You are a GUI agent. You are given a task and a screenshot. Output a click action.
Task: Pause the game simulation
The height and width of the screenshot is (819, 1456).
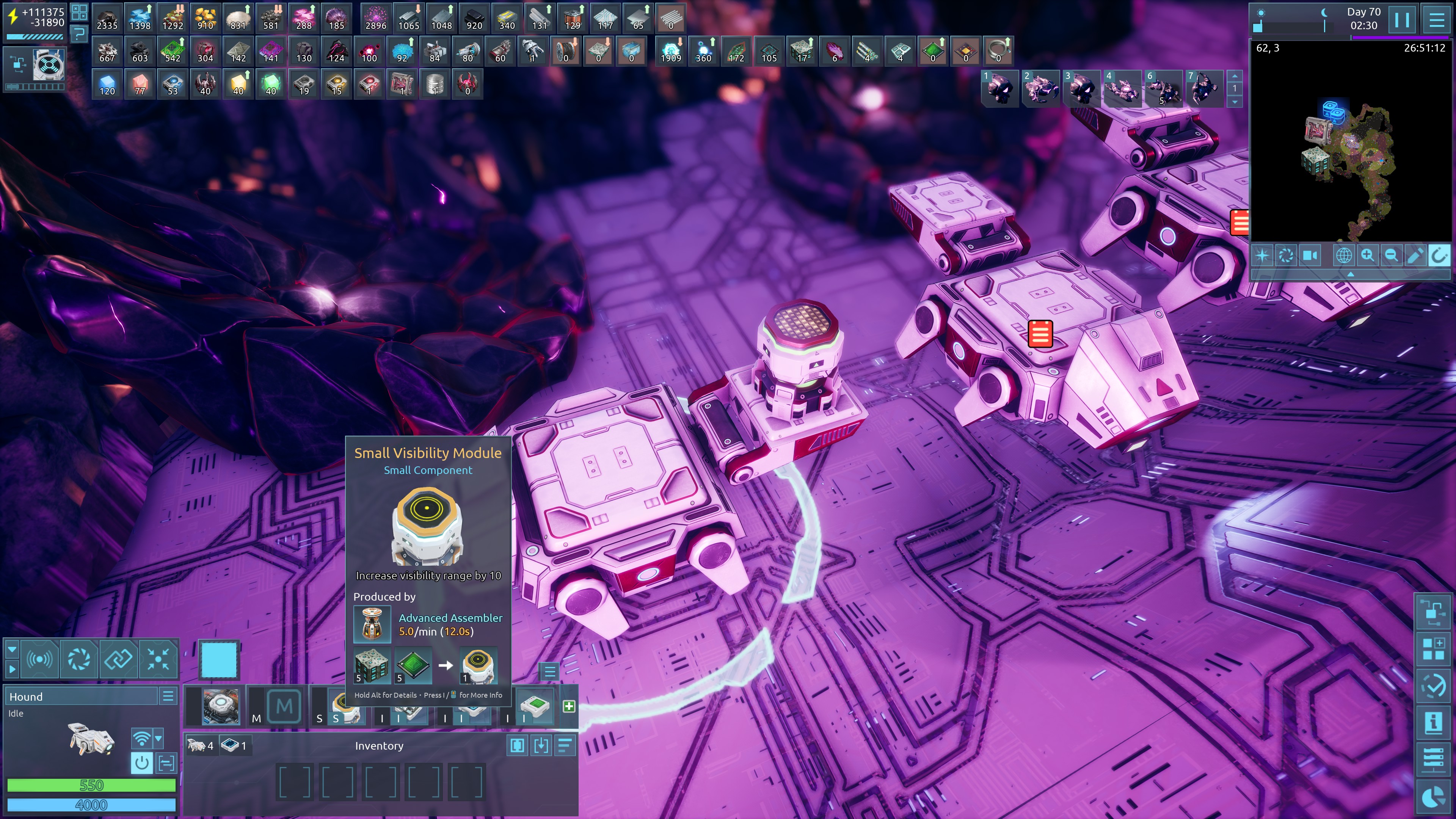click(x=1401, y=20)
